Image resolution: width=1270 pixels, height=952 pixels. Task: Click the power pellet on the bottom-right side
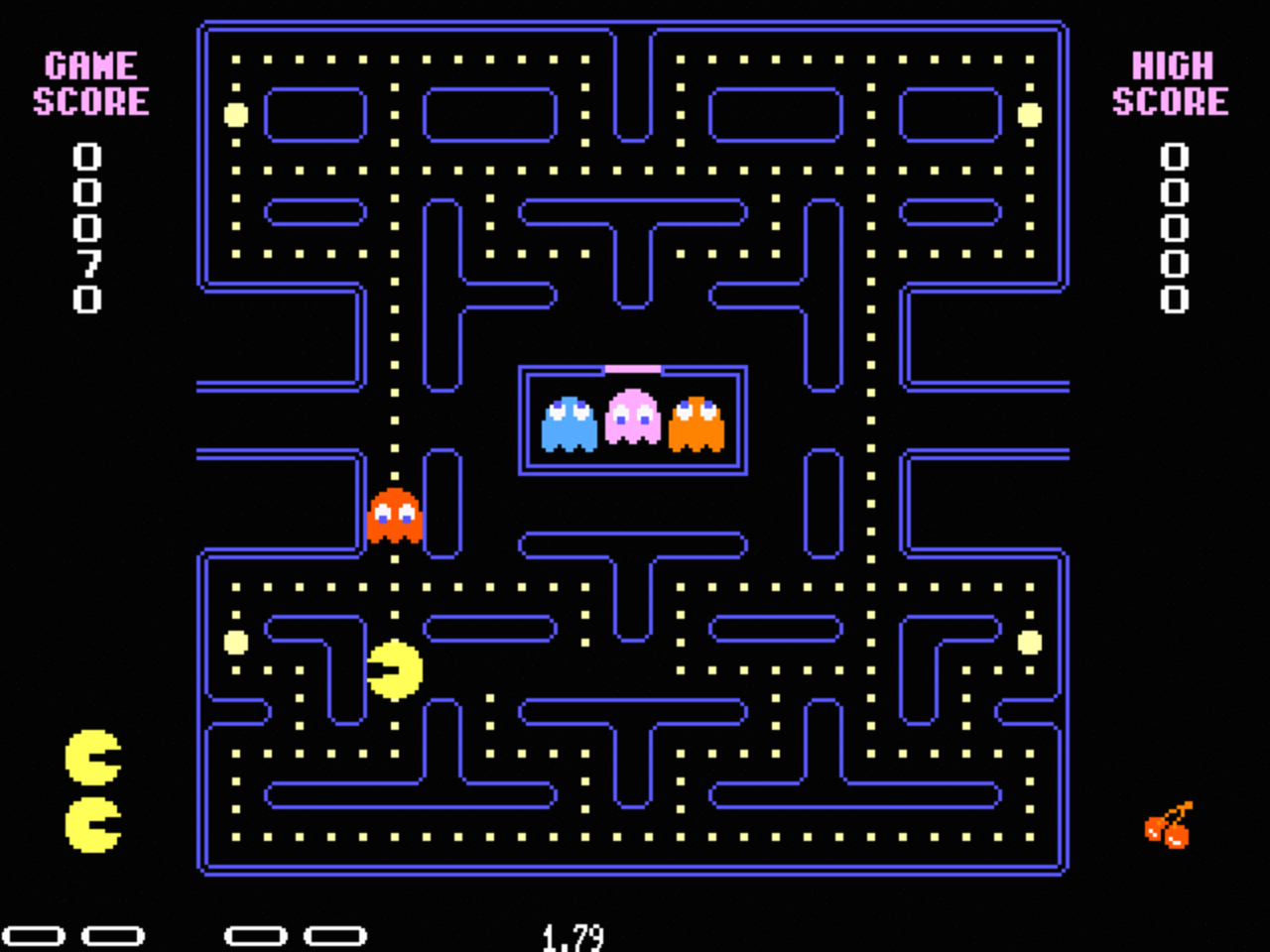pos(1029,644)
